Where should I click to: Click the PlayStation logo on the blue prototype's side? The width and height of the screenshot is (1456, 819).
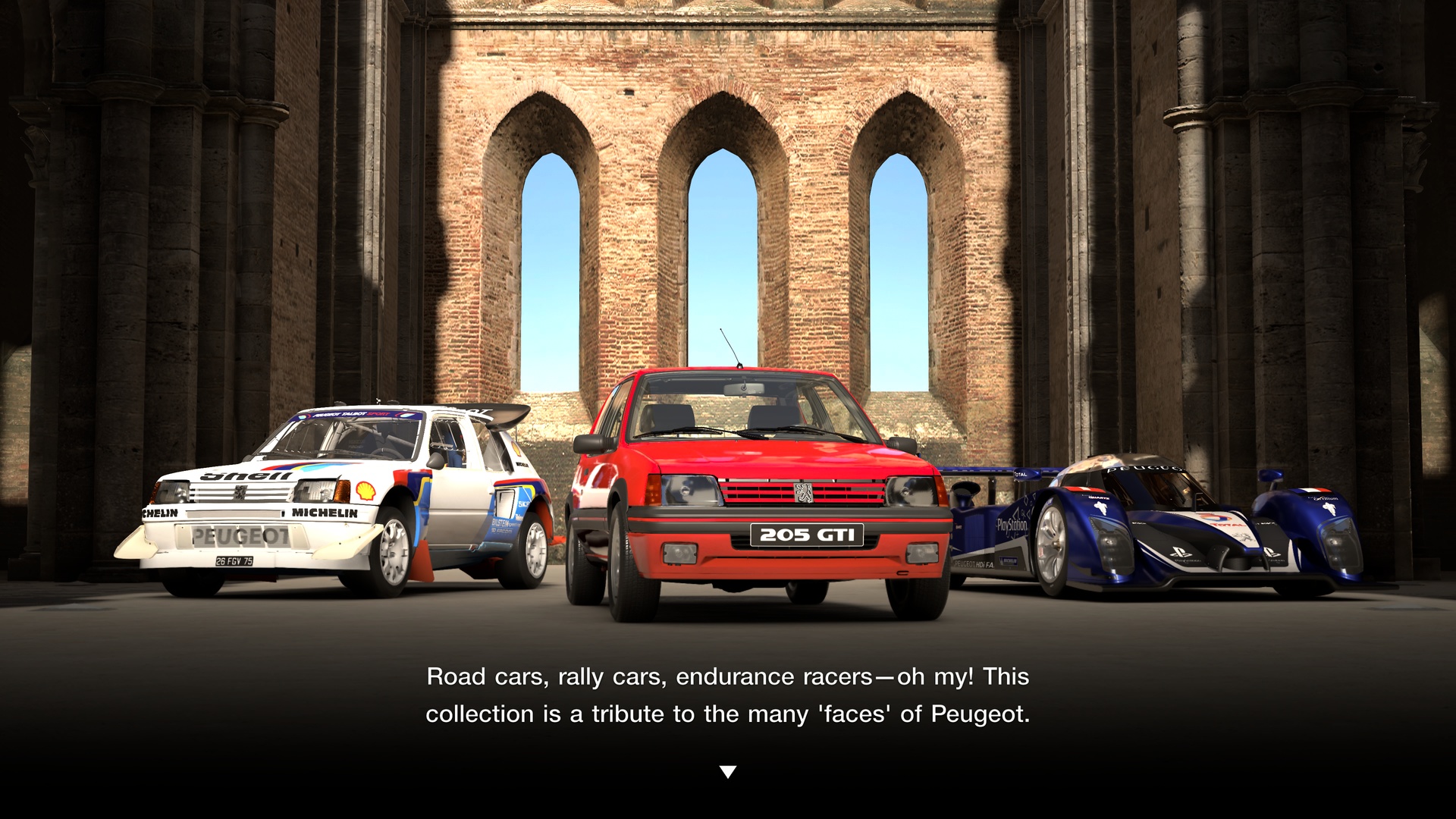tap(1012, 525)
